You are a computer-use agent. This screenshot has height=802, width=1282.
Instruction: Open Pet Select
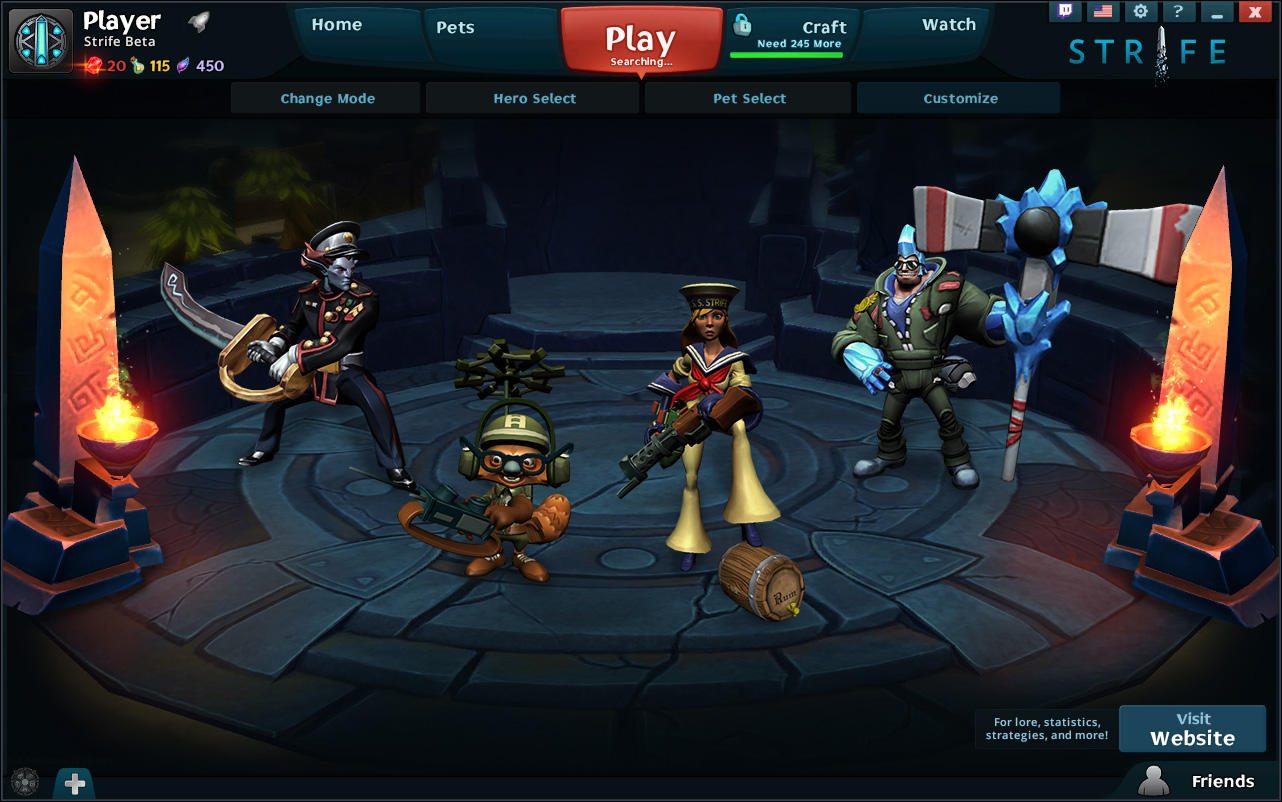click(x=749, y=99)
